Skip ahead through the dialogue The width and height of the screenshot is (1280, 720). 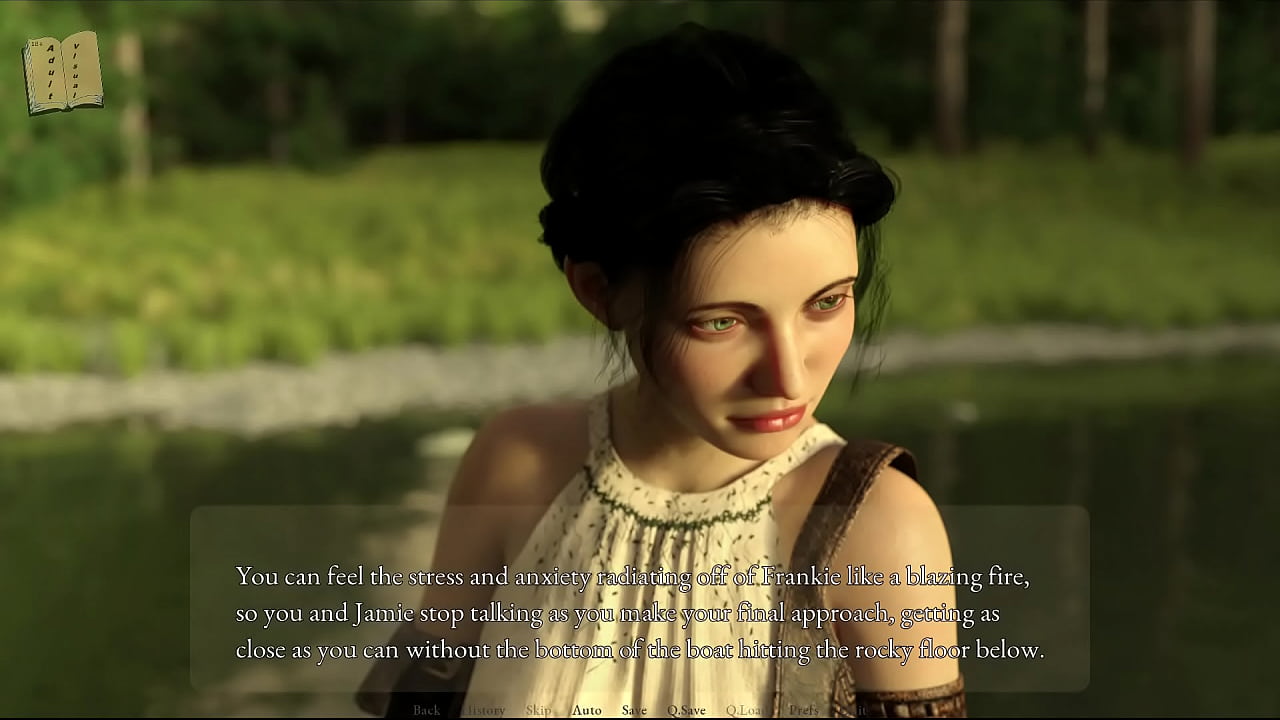click(538, 710)
